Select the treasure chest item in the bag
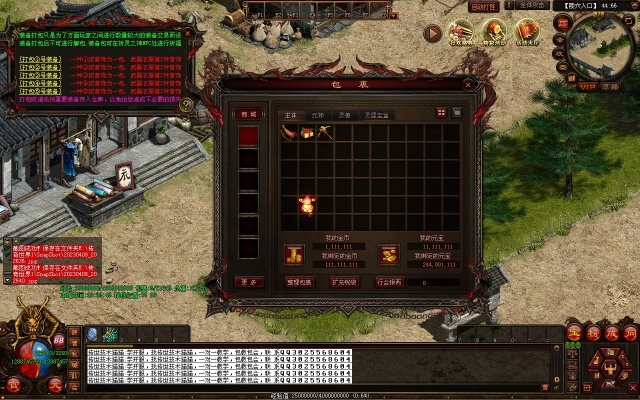Image resolution: width=640 pixels, height=400 pixels. point(308,132)
